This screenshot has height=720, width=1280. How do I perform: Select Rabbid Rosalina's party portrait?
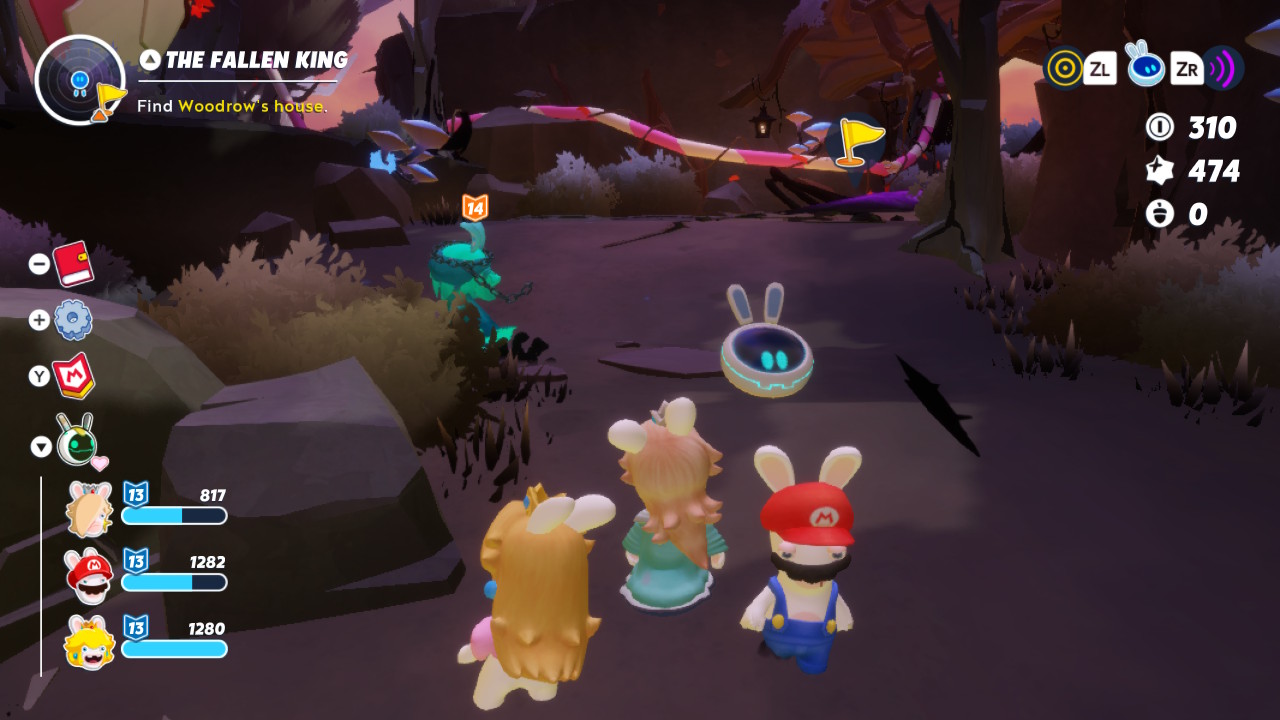point(90,509)
